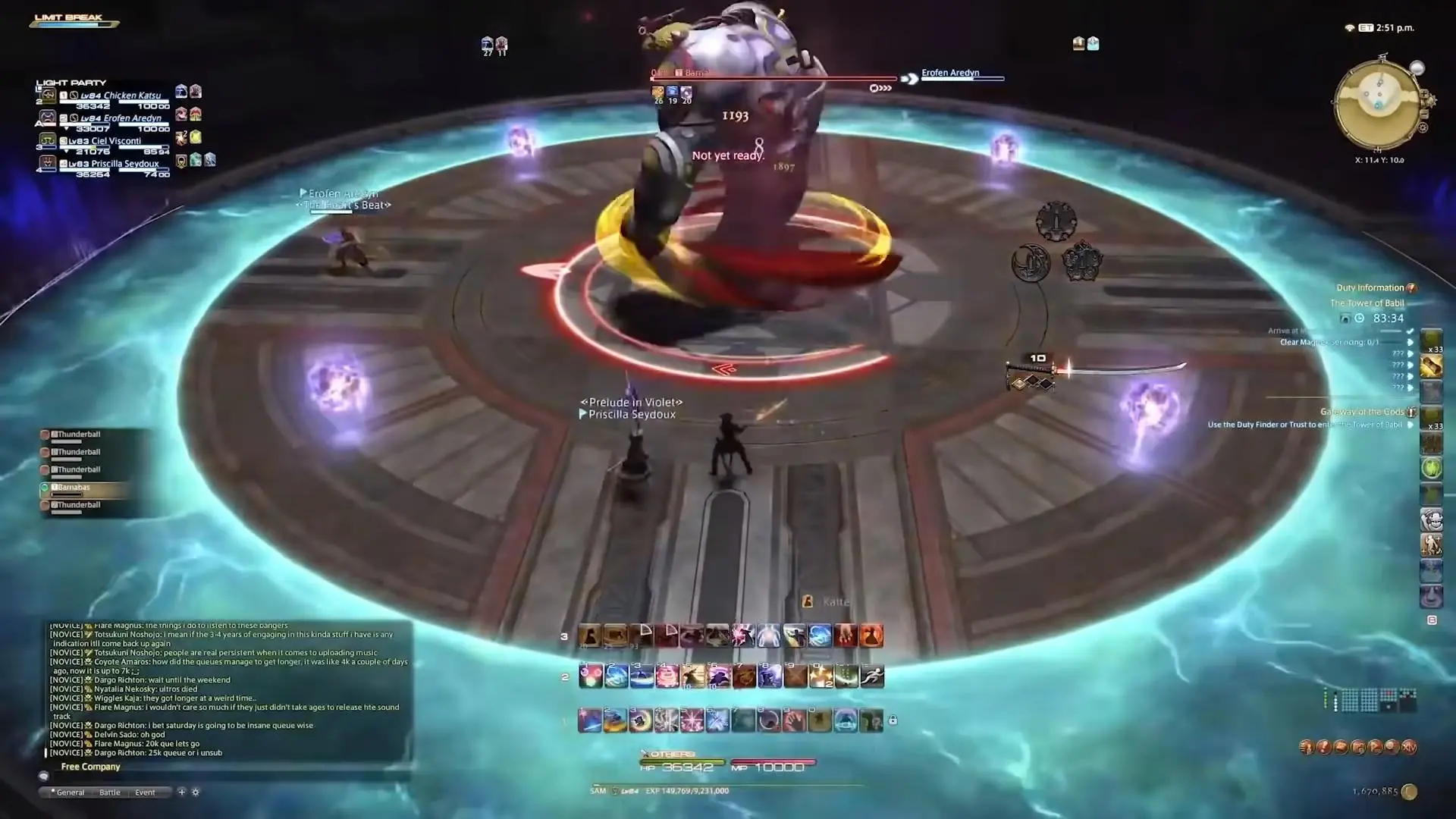Image resolution: width=1456 pixels, height=819 pixels.
Task: Activate the three pink orbs action on hotbar 2
Action: (x=590, y=676)
